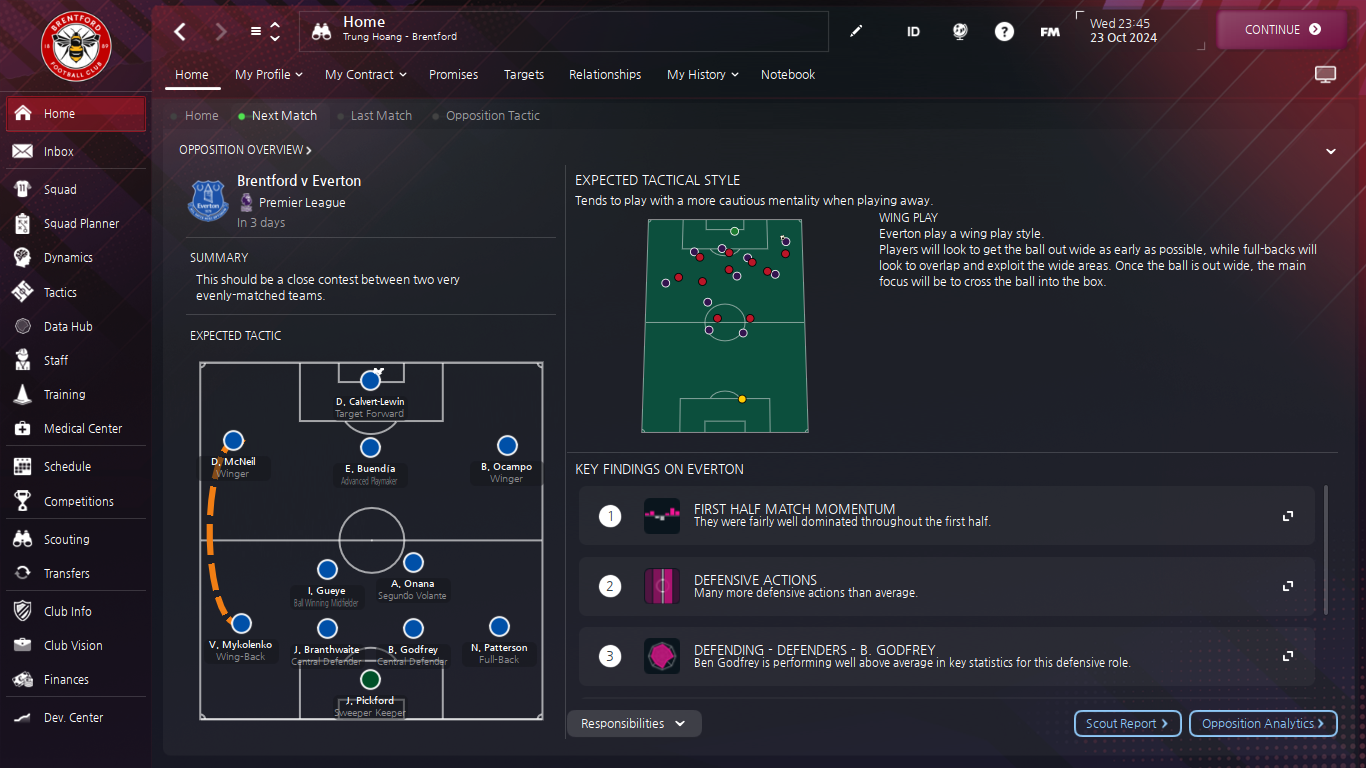
Task: Switch to the Opposition Tactic tab
Action: point(492,116)
